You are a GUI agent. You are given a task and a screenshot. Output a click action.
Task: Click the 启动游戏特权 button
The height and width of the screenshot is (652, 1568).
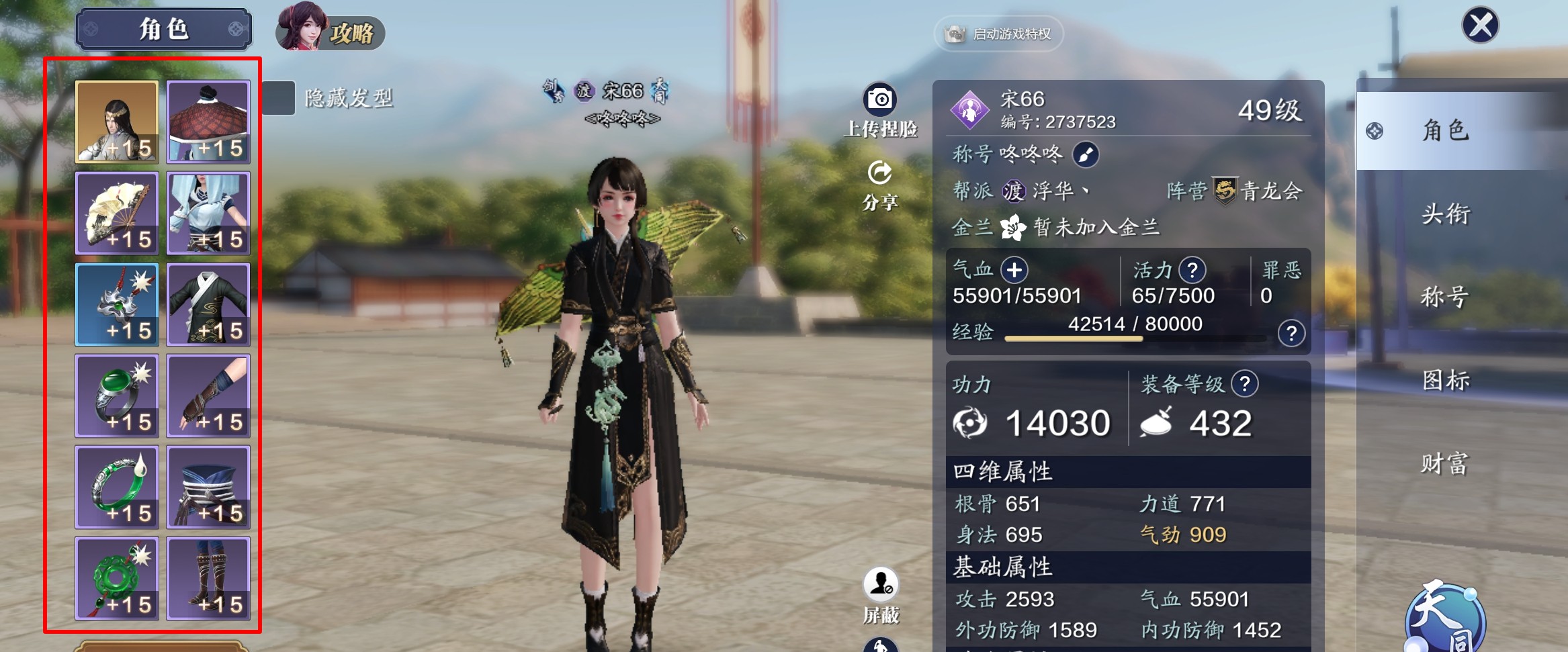(x=998, y=34)
